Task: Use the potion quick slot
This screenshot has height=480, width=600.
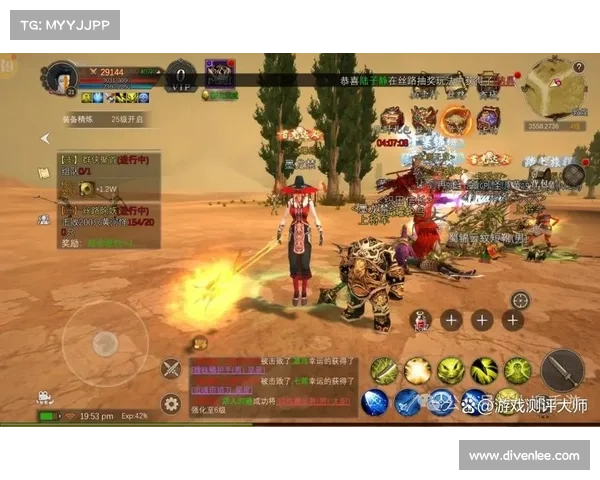Action: pos(422,320)
